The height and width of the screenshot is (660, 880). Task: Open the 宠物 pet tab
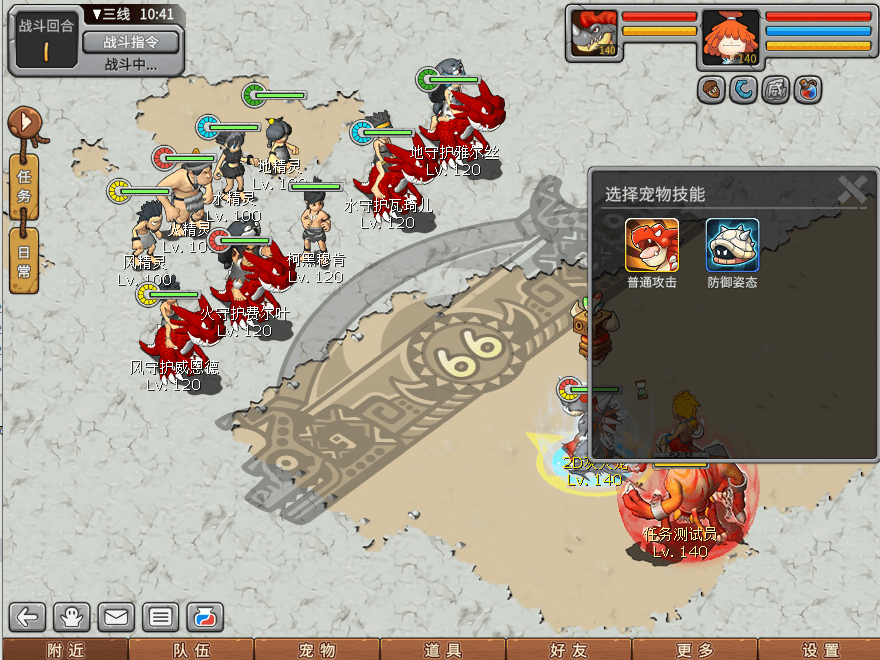click(317, 650)
